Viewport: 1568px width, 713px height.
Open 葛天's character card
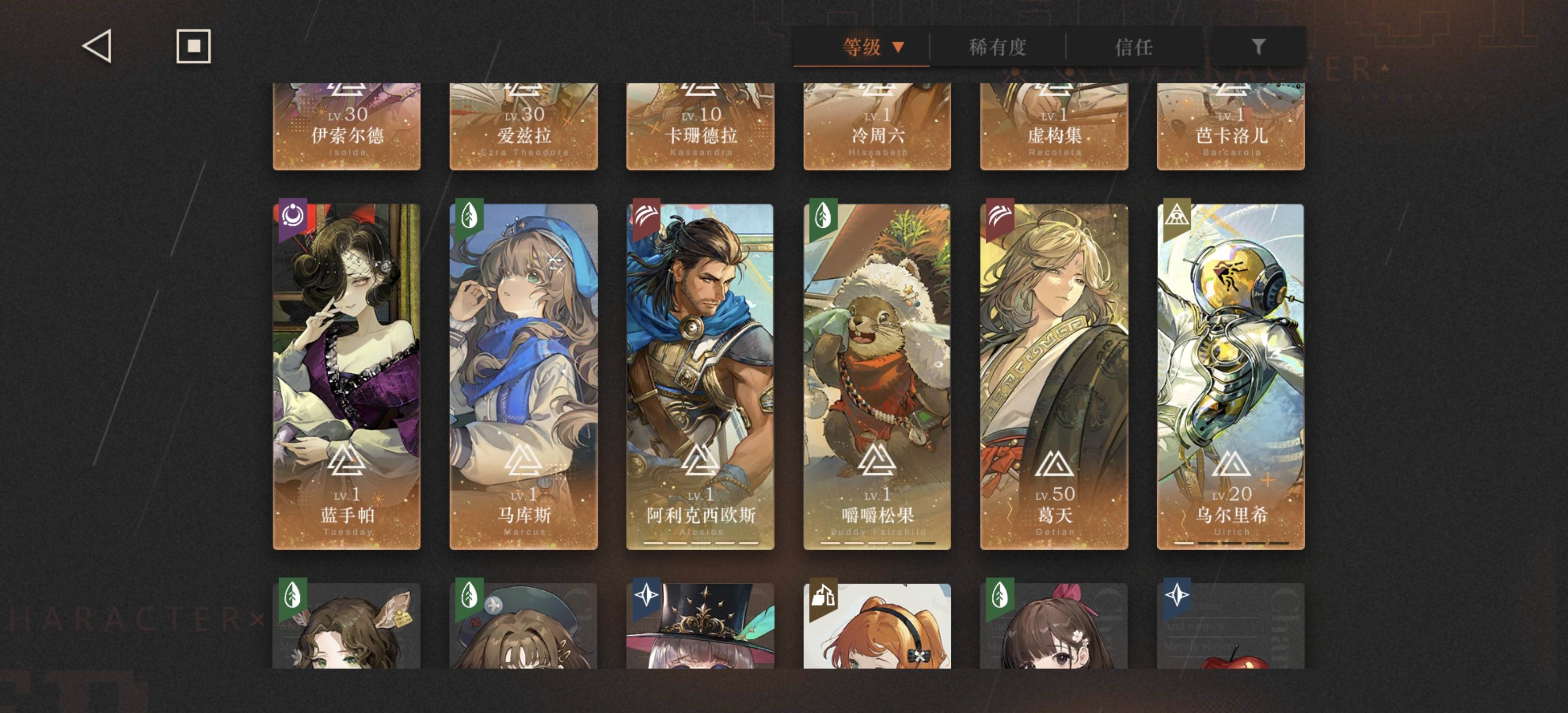click(x=1053, y=377)
